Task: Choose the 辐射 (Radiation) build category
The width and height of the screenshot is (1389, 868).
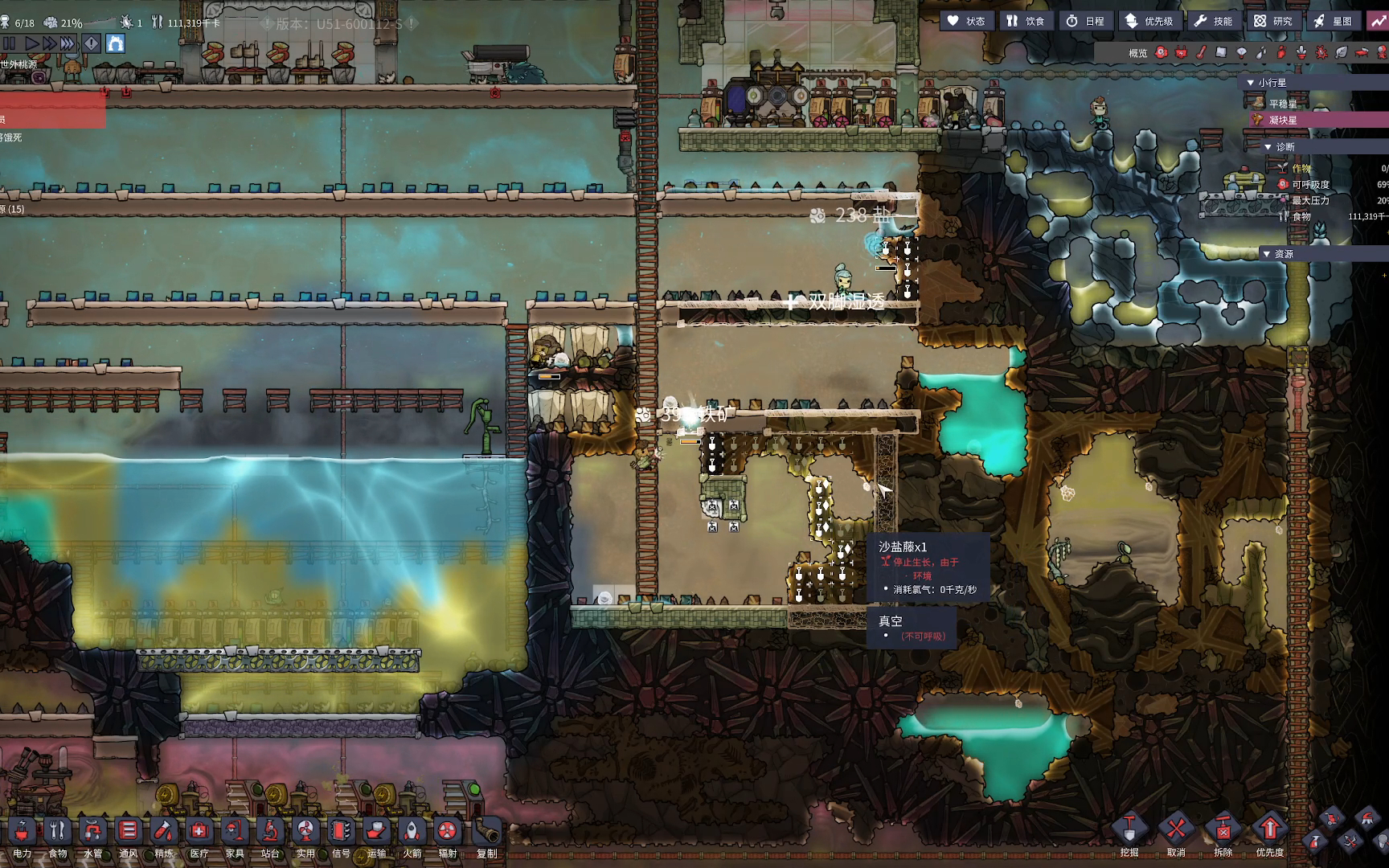Action: pos(447,836)
